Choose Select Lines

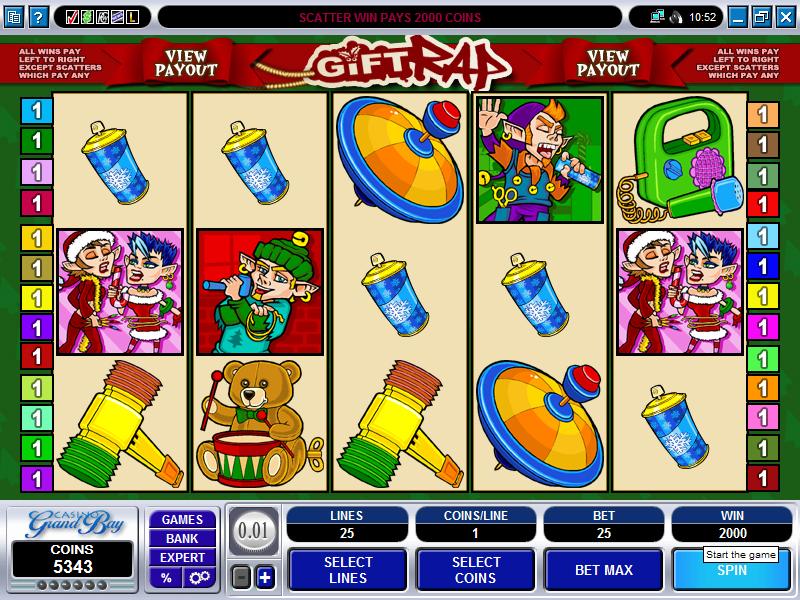coord(347,570)
